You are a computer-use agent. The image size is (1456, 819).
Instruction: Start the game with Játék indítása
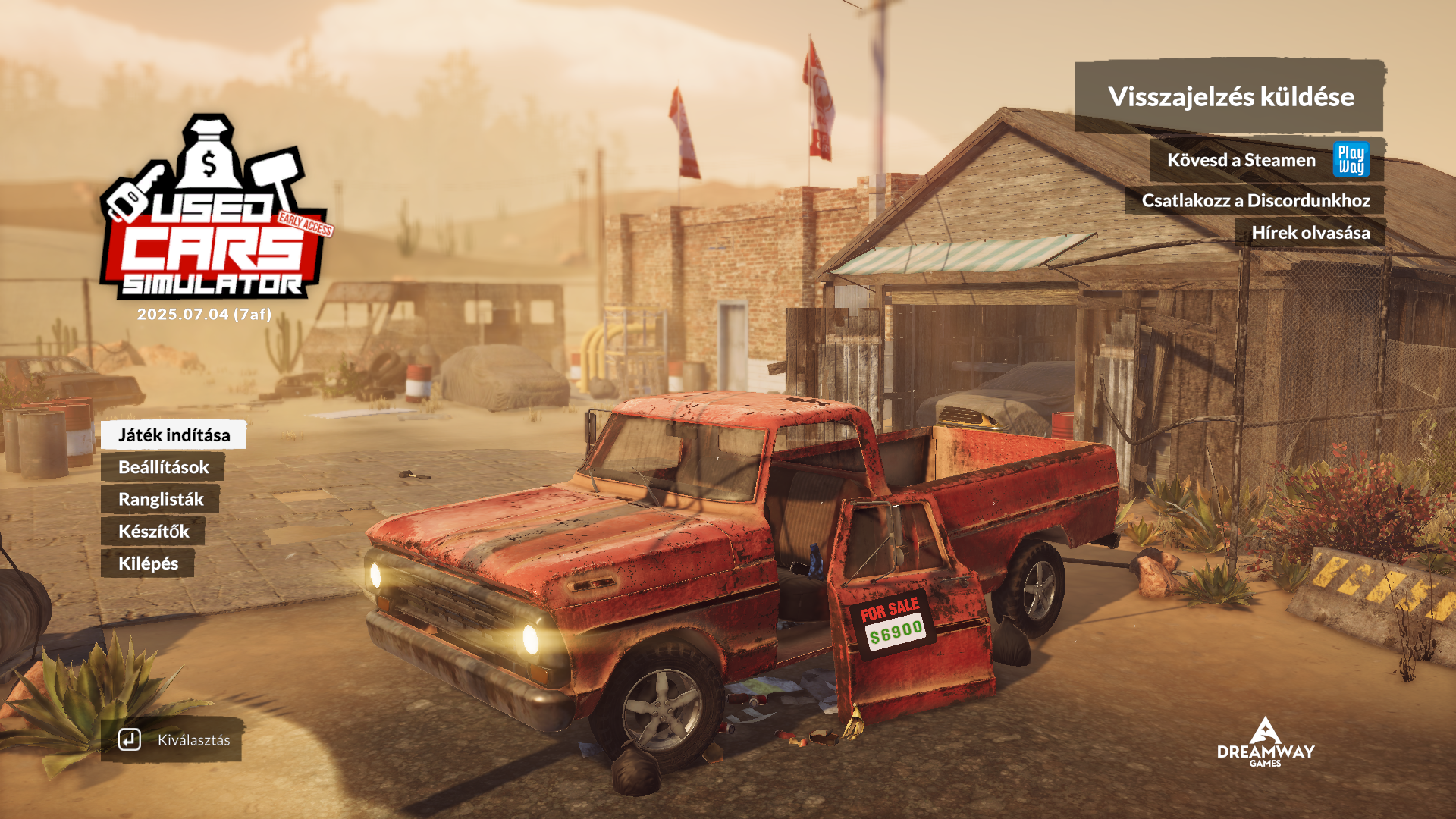(174, 435)
